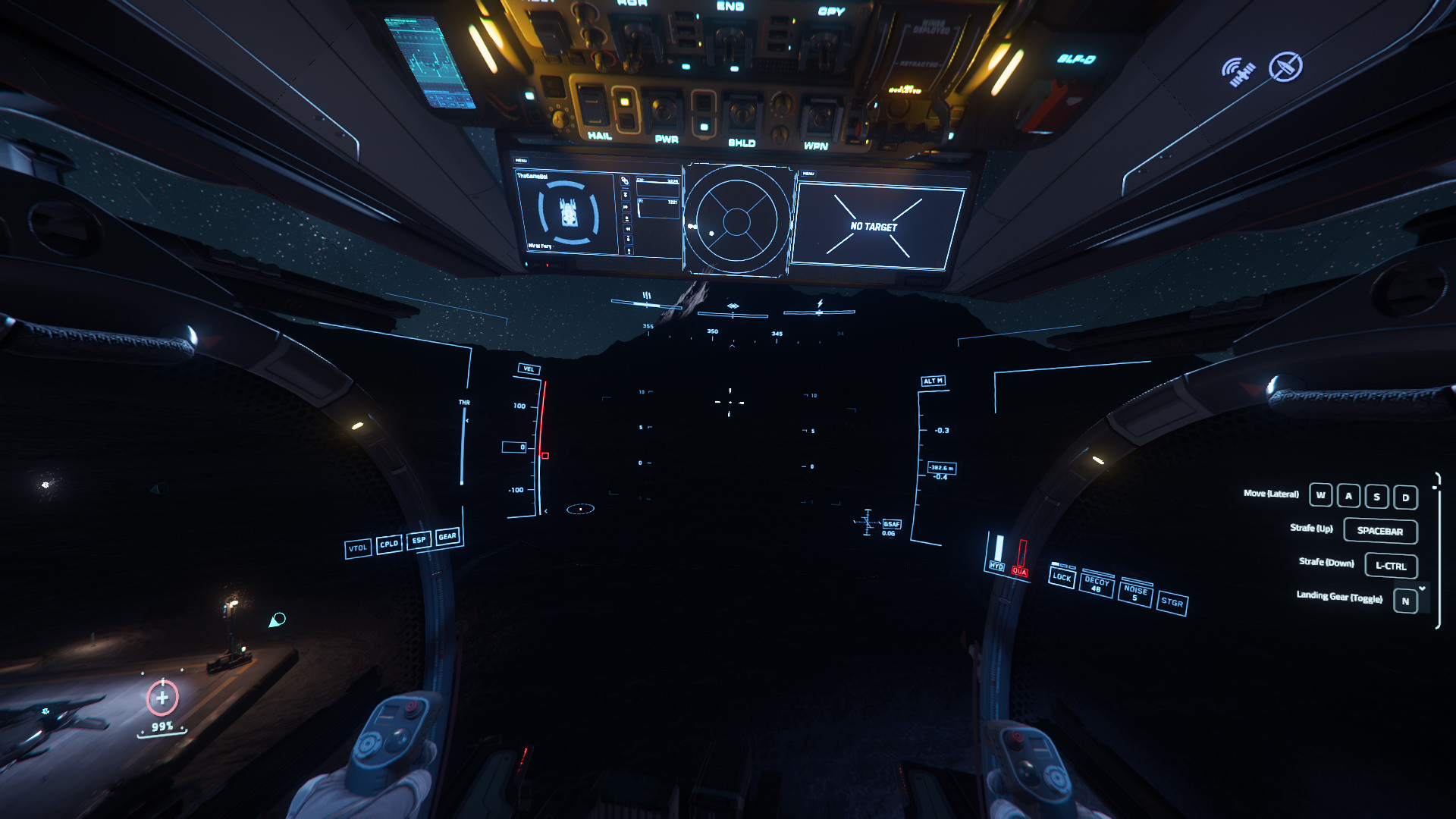Open the MENU on the left MFD
Viewport: 1456px width, 819px height.
point(520,160)
